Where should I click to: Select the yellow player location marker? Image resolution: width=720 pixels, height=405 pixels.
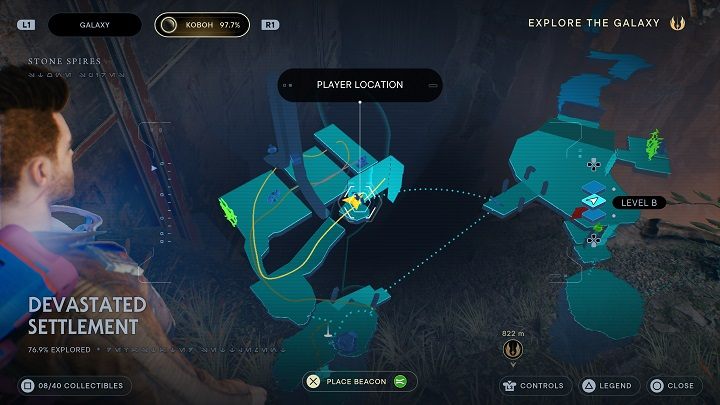[353, 202]
